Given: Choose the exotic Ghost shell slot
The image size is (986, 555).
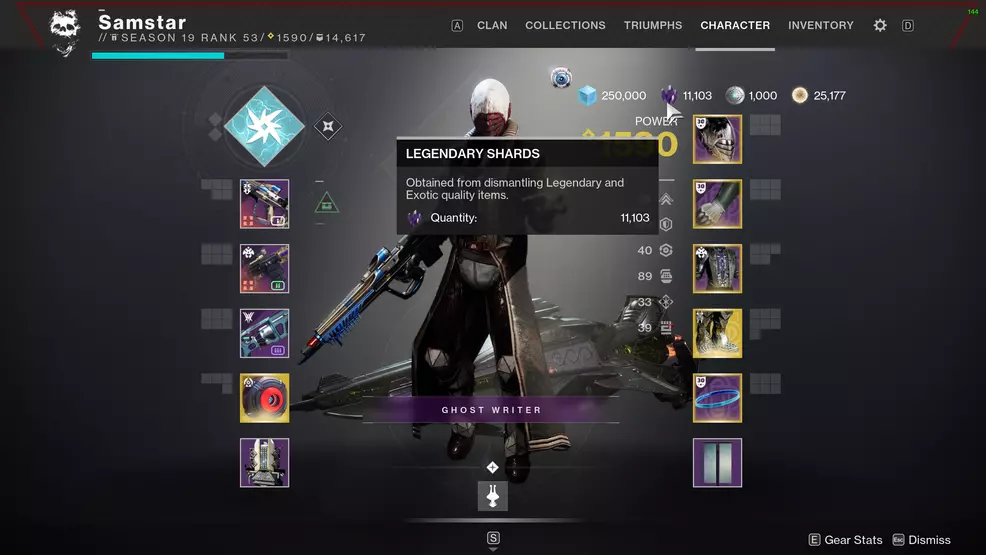Looking at the screenshot, I should (x=265, y=398).
